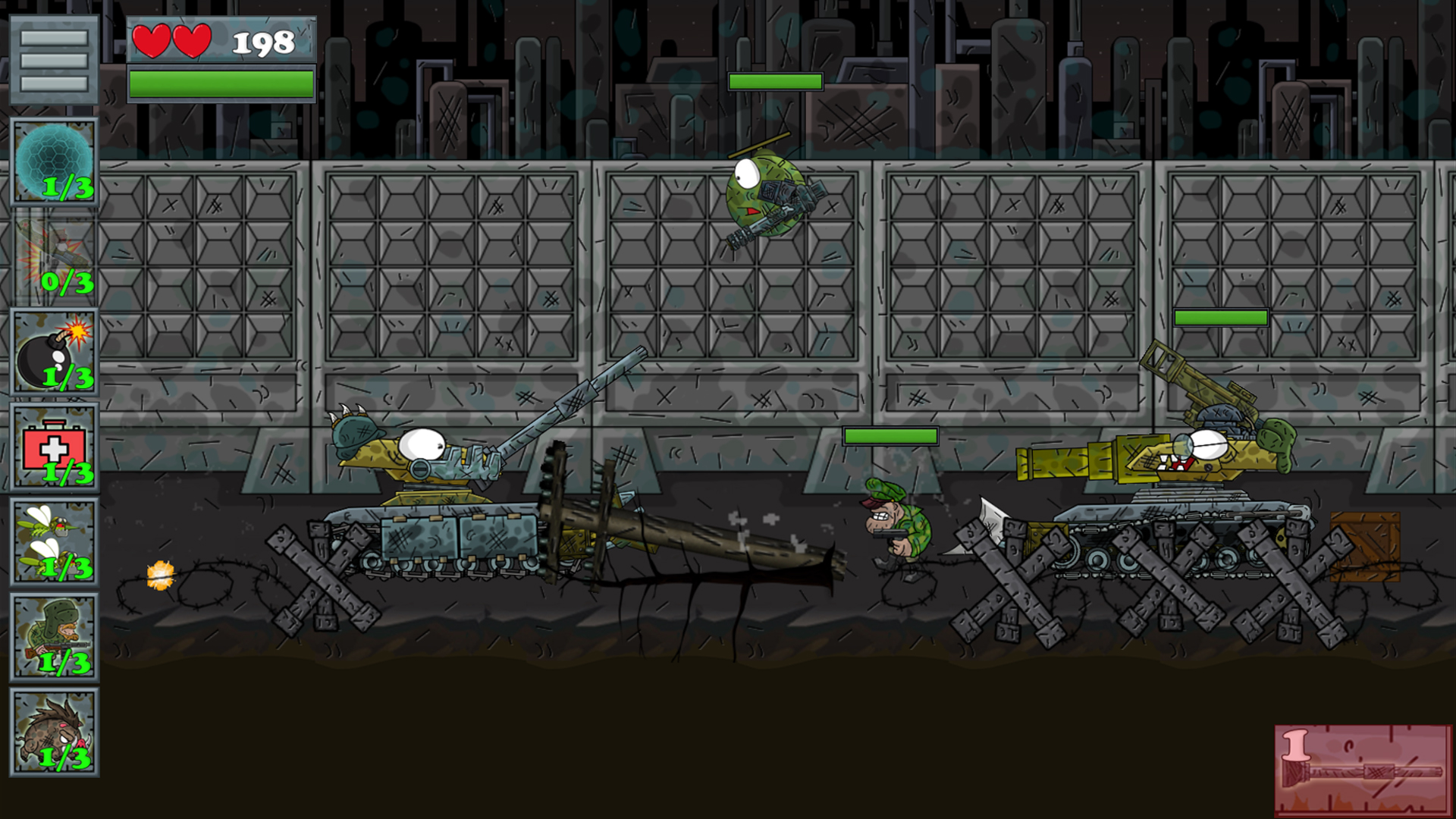This screenshot has width=1456, height=819.
Task: Activate the energy shield ability
Action: 54,162
